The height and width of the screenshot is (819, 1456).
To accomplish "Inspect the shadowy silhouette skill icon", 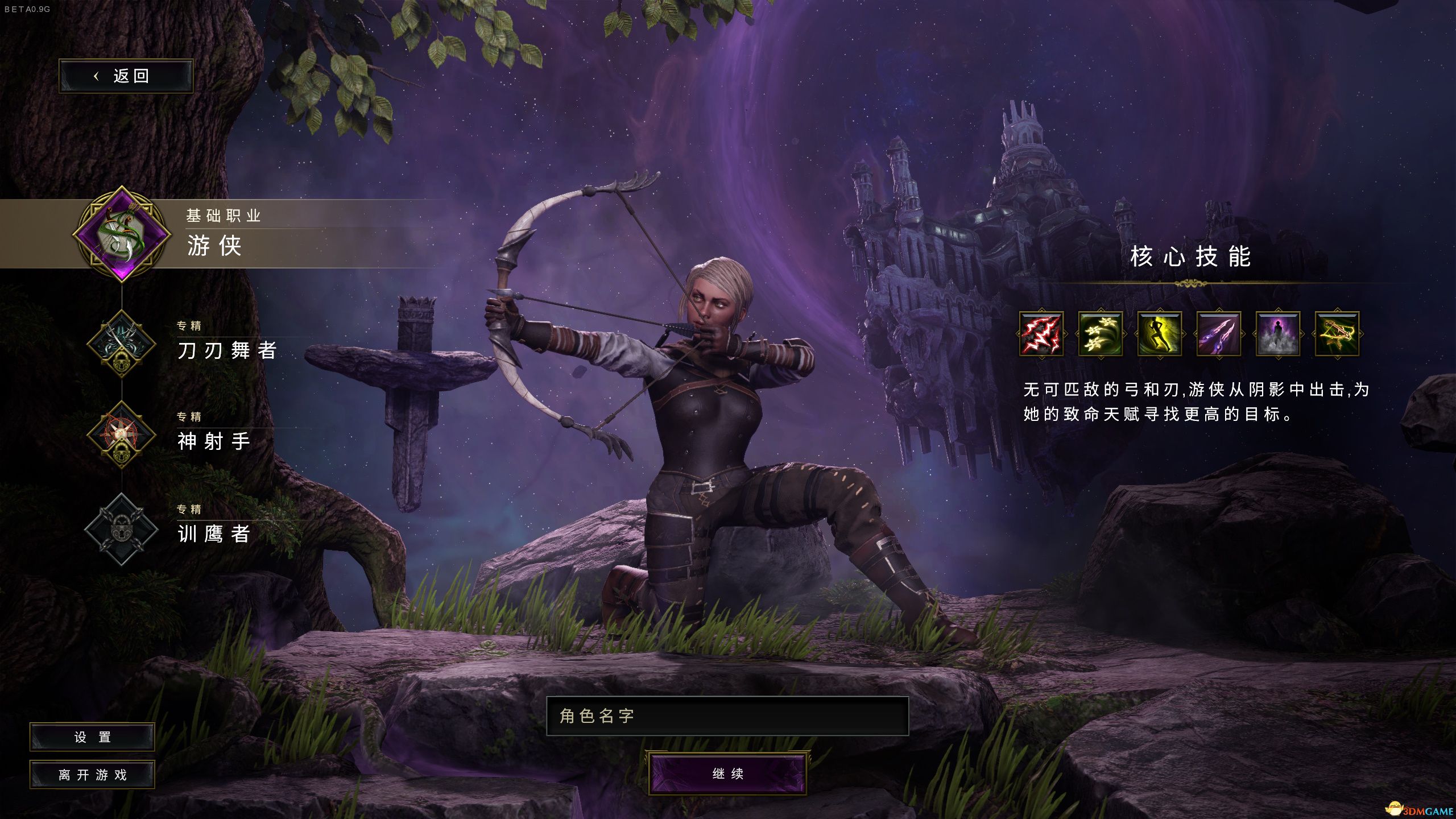I will point(1277,334).
